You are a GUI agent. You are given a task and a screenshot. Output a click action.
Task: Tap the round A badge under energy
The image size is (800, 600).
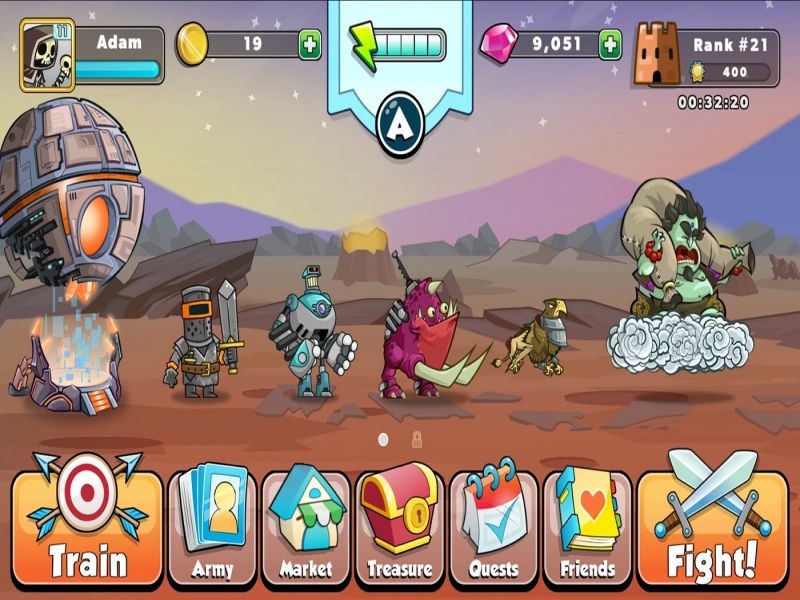click(x=400, y=124)
